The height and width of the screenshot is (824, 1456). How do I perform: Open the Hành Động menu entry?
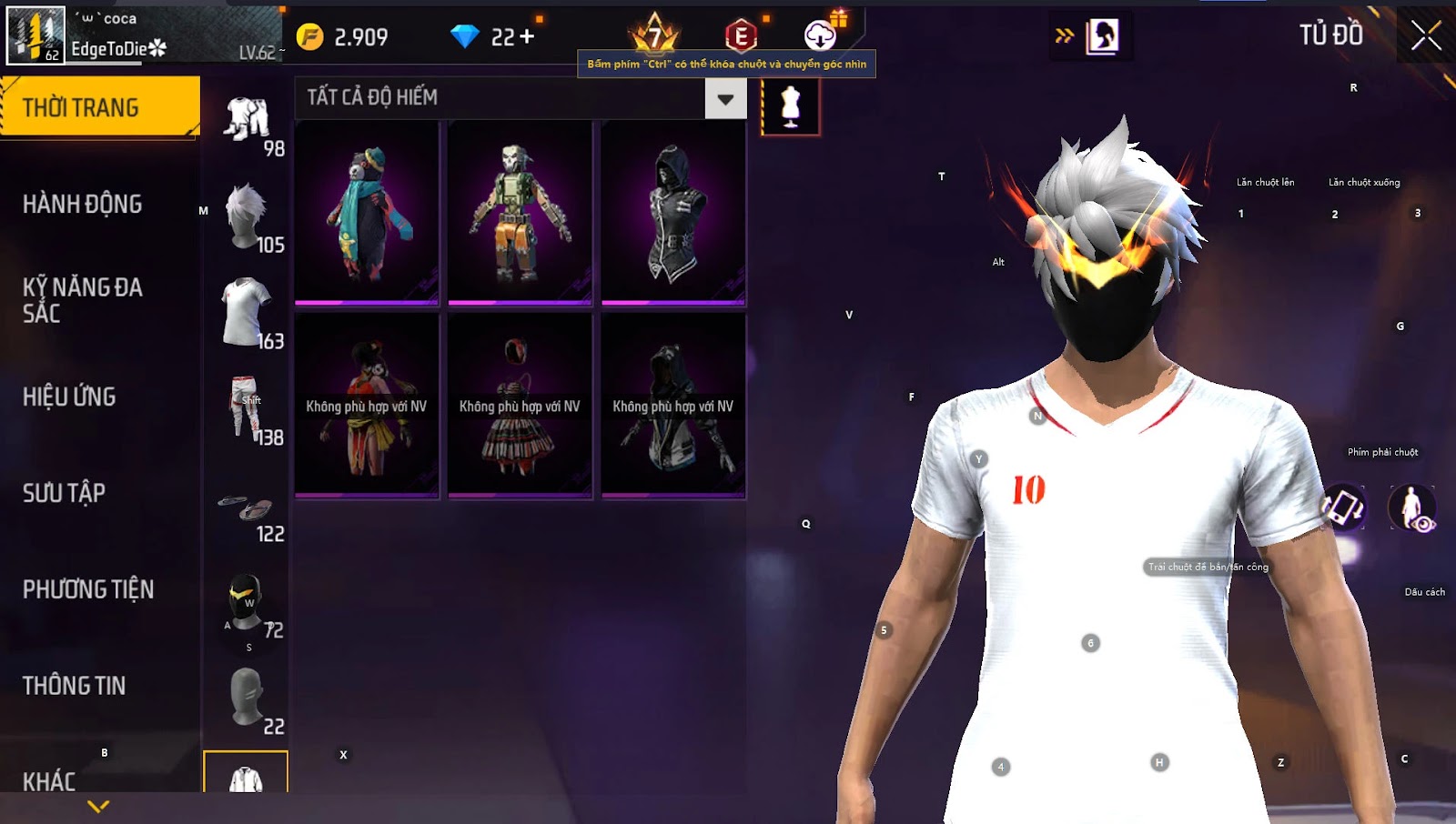click(x=83, y=204)
